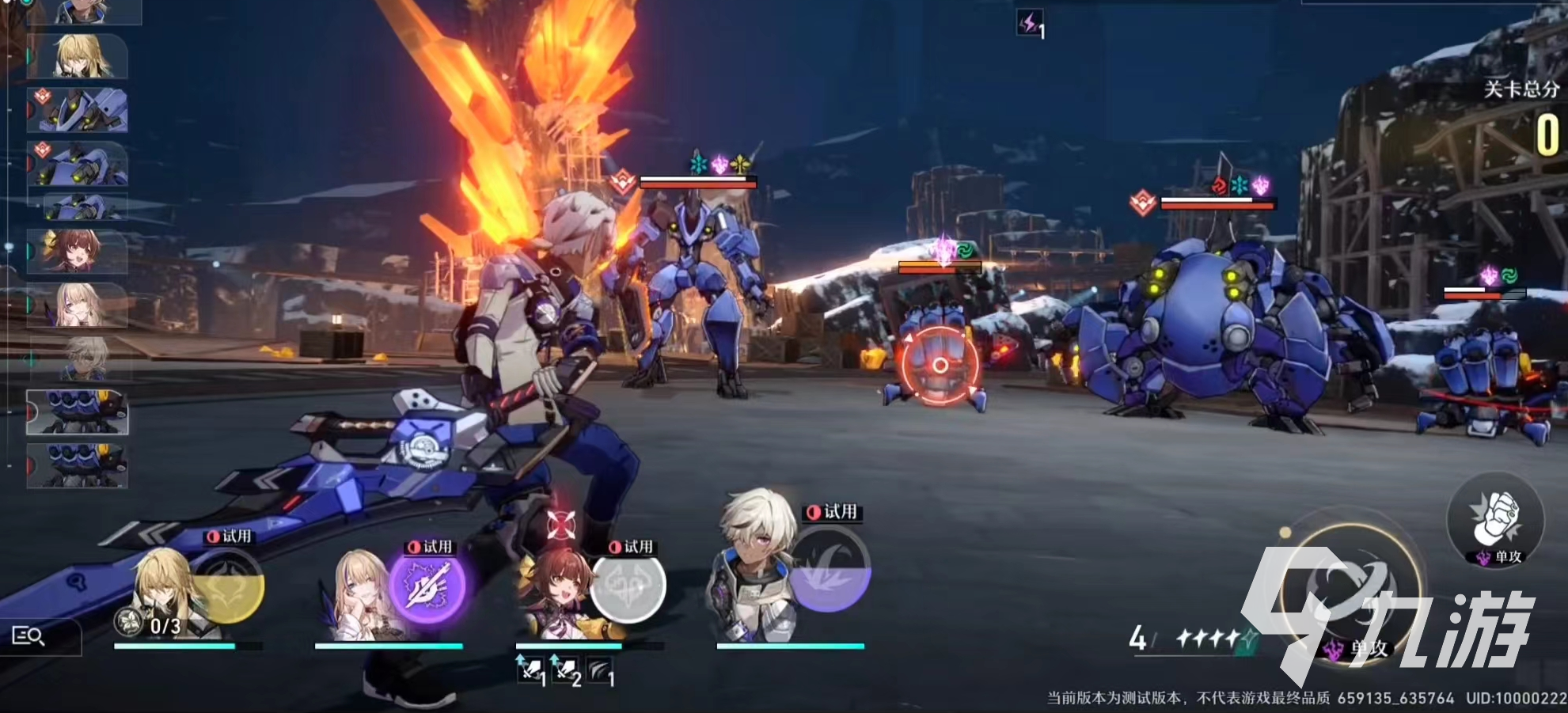Image resolution: width=1568 pixels, height=713 pixels.
Task: Open the battle details magnifier icon
Action: (29, 635)
